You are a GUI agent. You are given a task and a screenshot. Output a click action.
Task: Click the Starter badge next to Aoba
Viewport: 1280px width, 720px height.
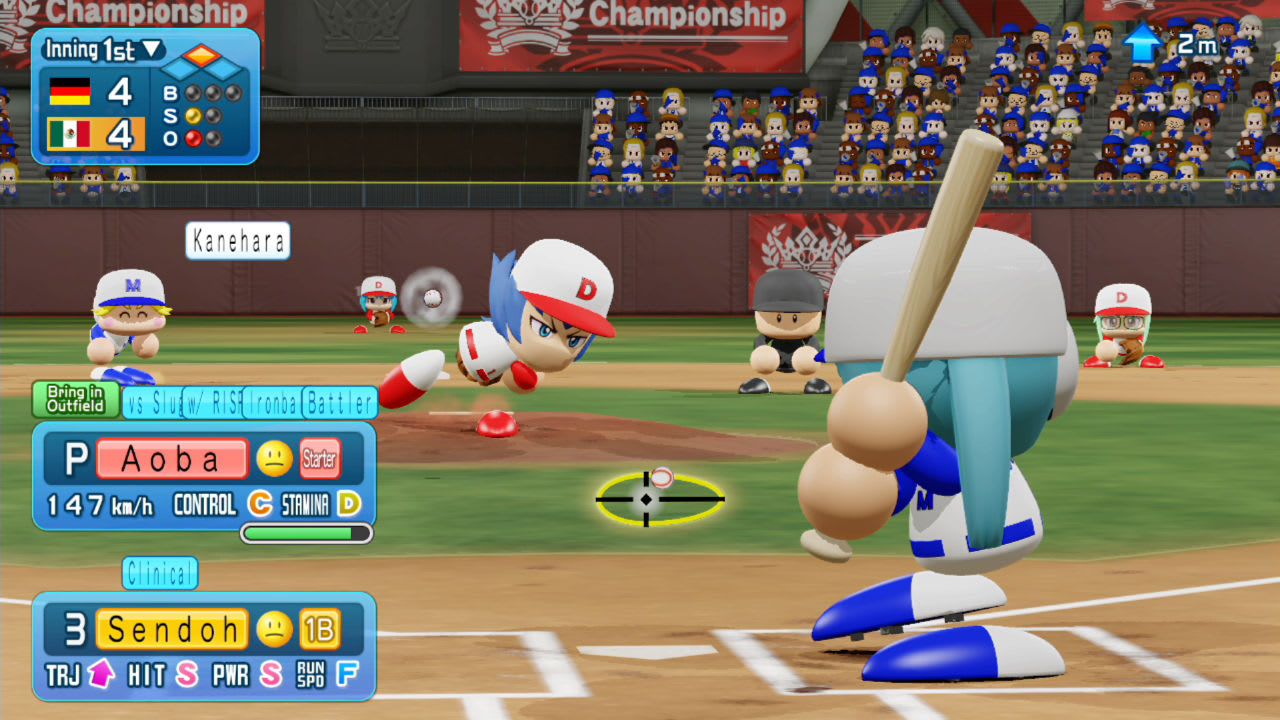pos(319,459)
